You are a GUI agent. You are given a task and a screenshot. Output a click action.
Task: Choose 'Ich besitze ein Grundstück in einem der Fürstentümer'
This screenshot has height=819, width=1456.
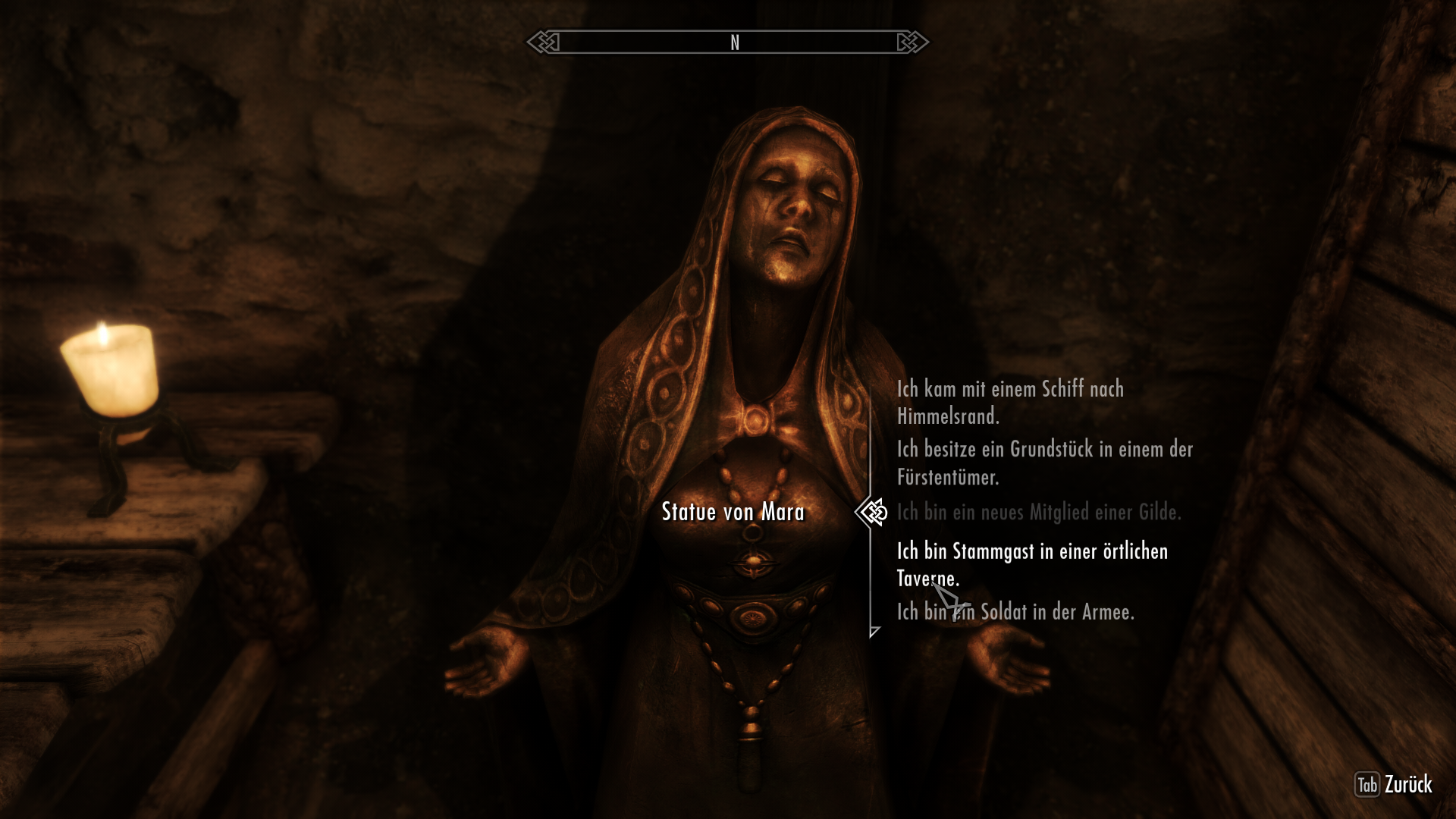point(1043,464)
